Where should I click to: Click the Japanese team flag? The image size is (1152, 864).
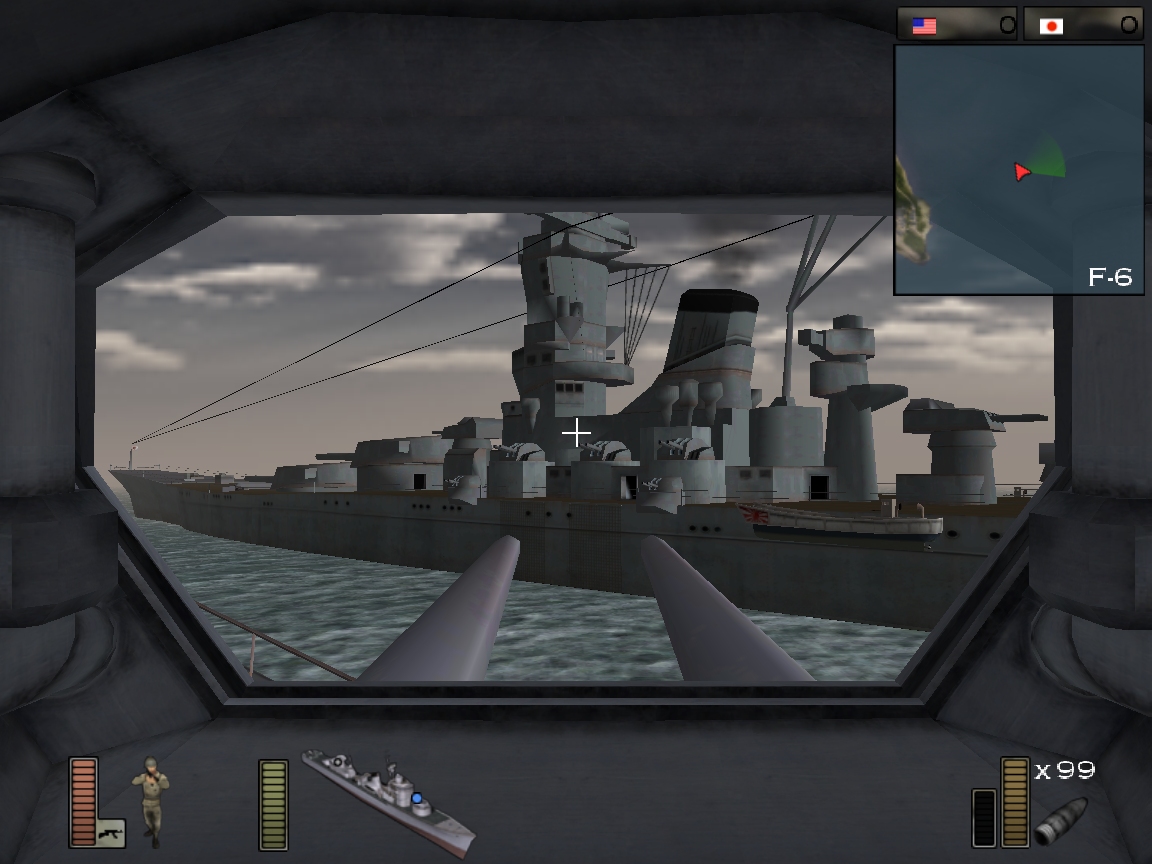pyautogui.click(x=1051, y=26)
